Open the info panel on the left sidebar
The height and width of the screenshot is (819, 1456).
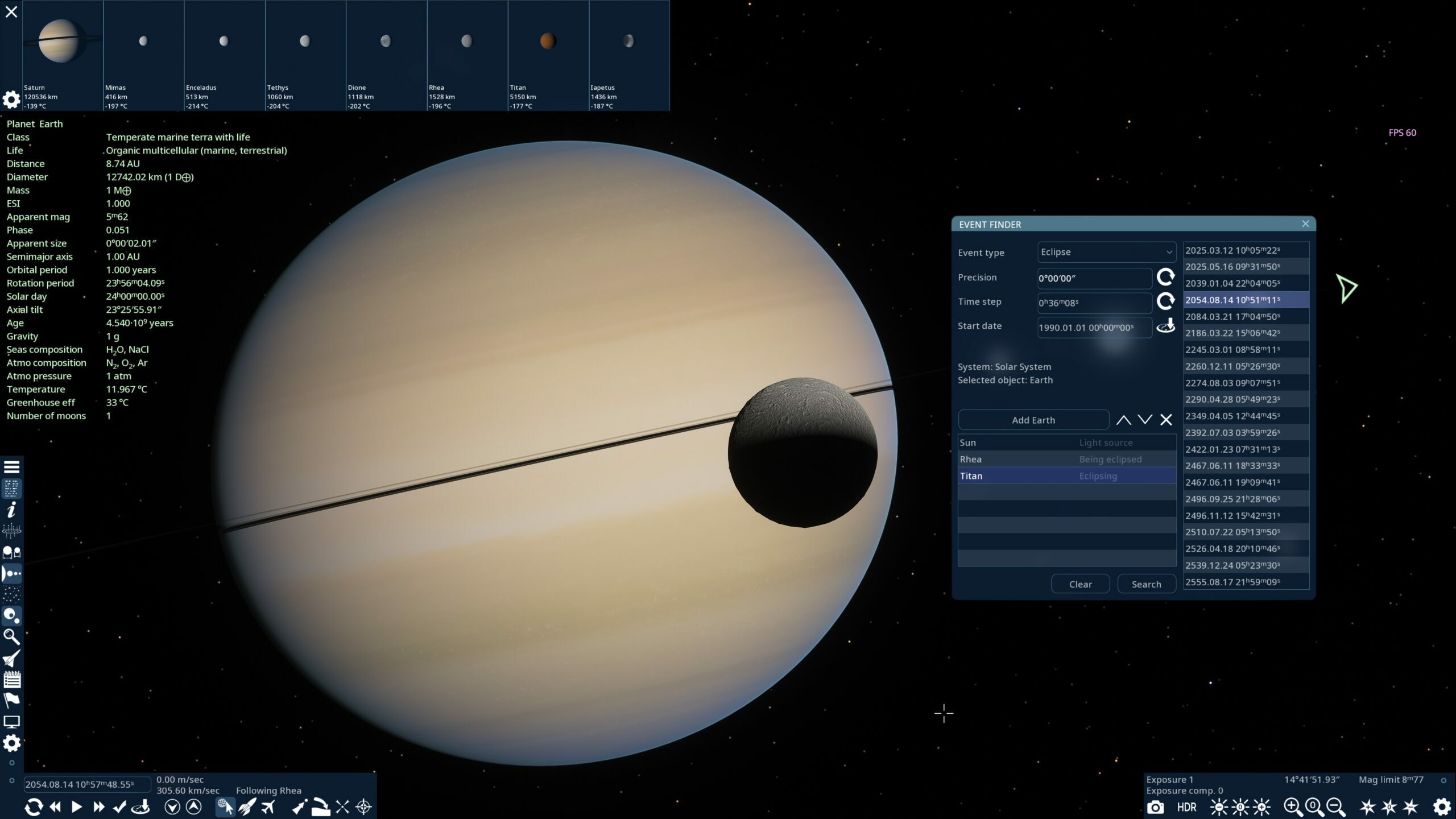point(11,511)
